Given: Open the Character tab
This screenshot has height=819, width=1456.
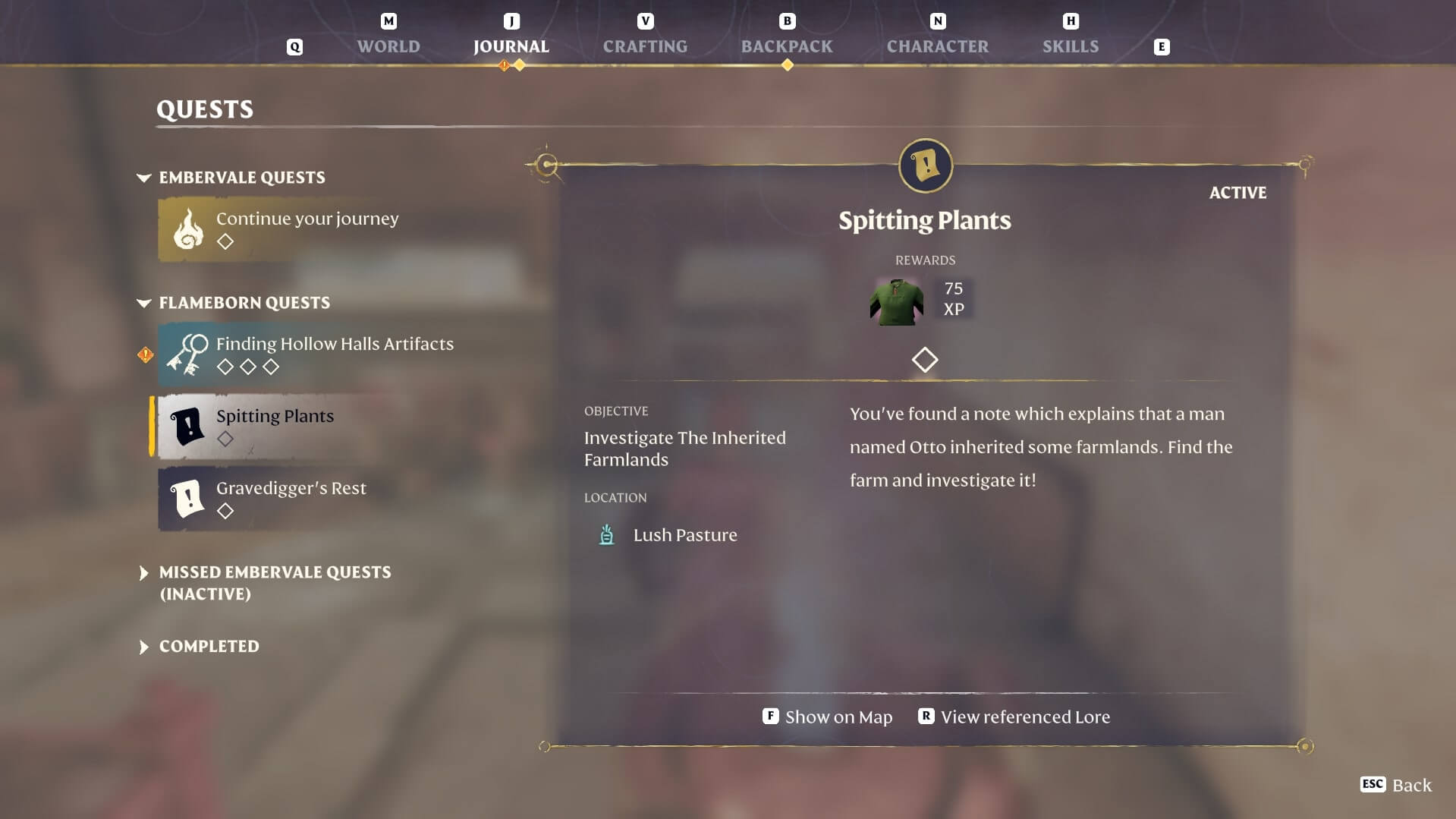Looking at the screenshot, I should click(938, 46).
